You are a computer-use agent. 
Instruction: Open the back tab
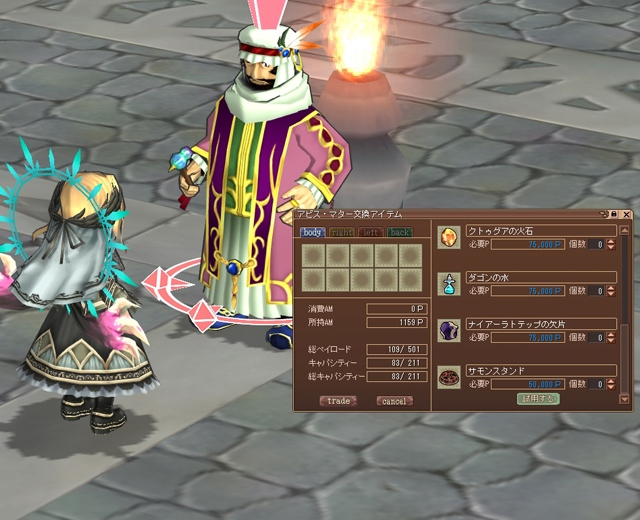[400, 232]
